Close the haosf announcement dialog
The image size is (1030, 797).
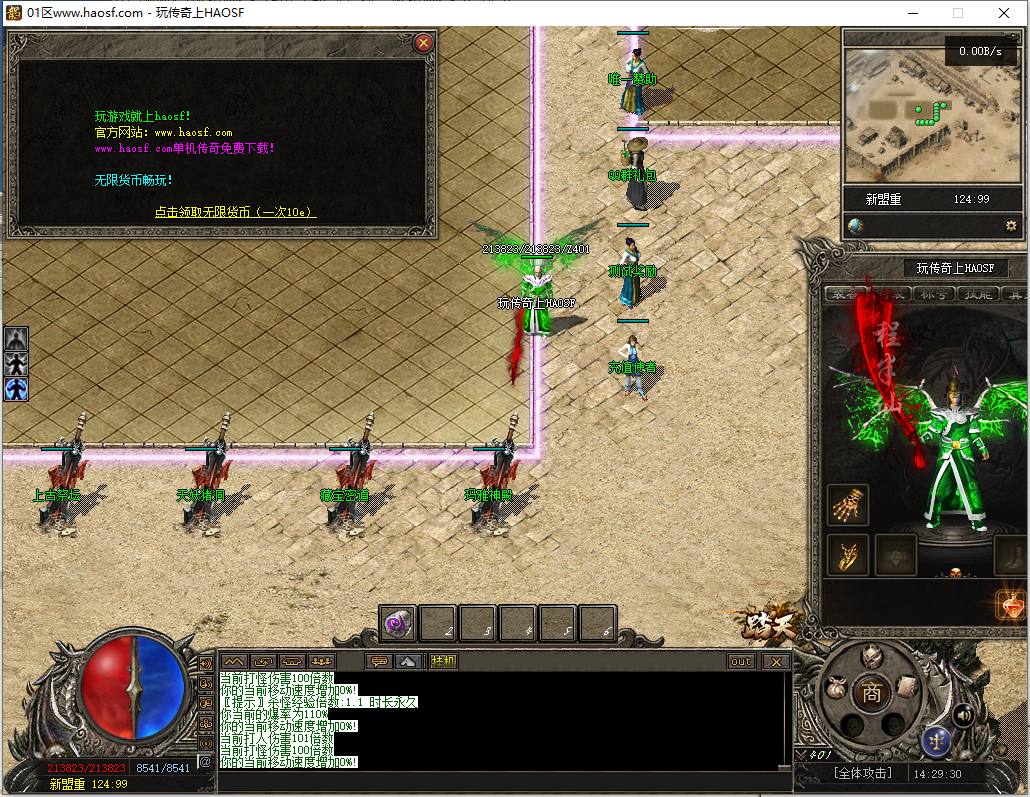[424, 43]
